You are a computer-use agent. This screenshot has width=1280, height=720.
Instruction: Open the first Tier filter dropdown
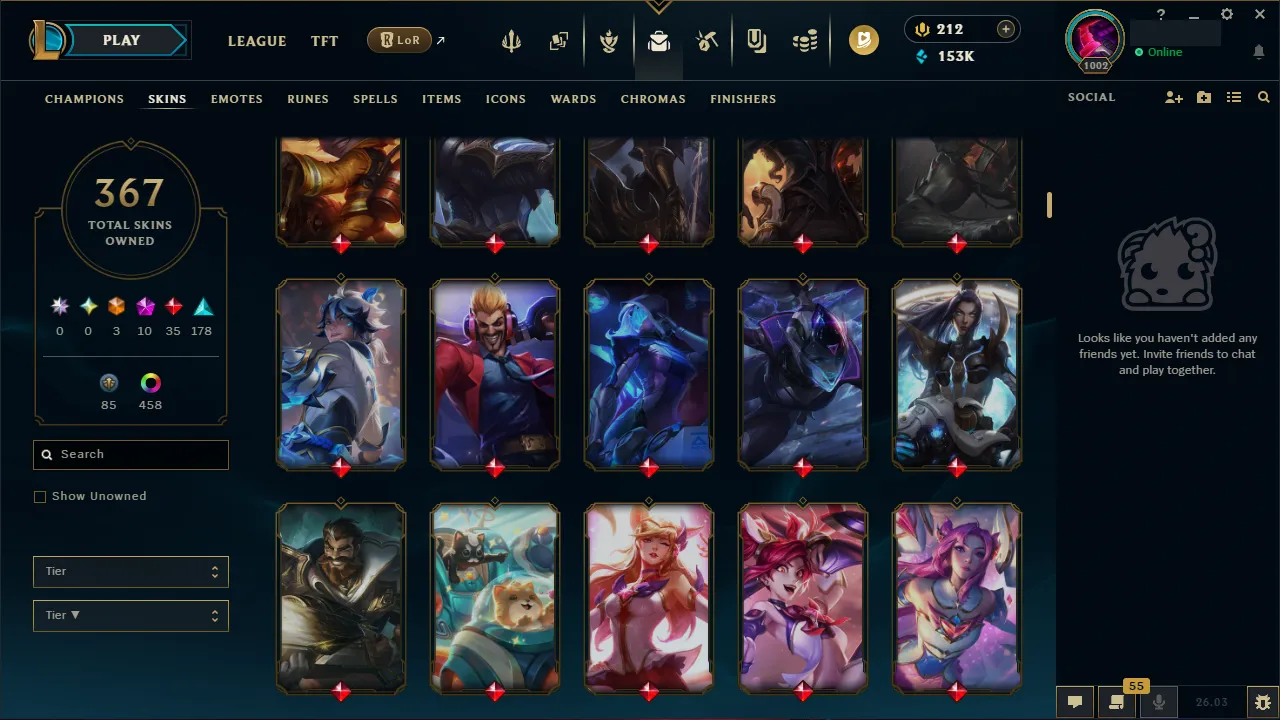pos(130,571)
